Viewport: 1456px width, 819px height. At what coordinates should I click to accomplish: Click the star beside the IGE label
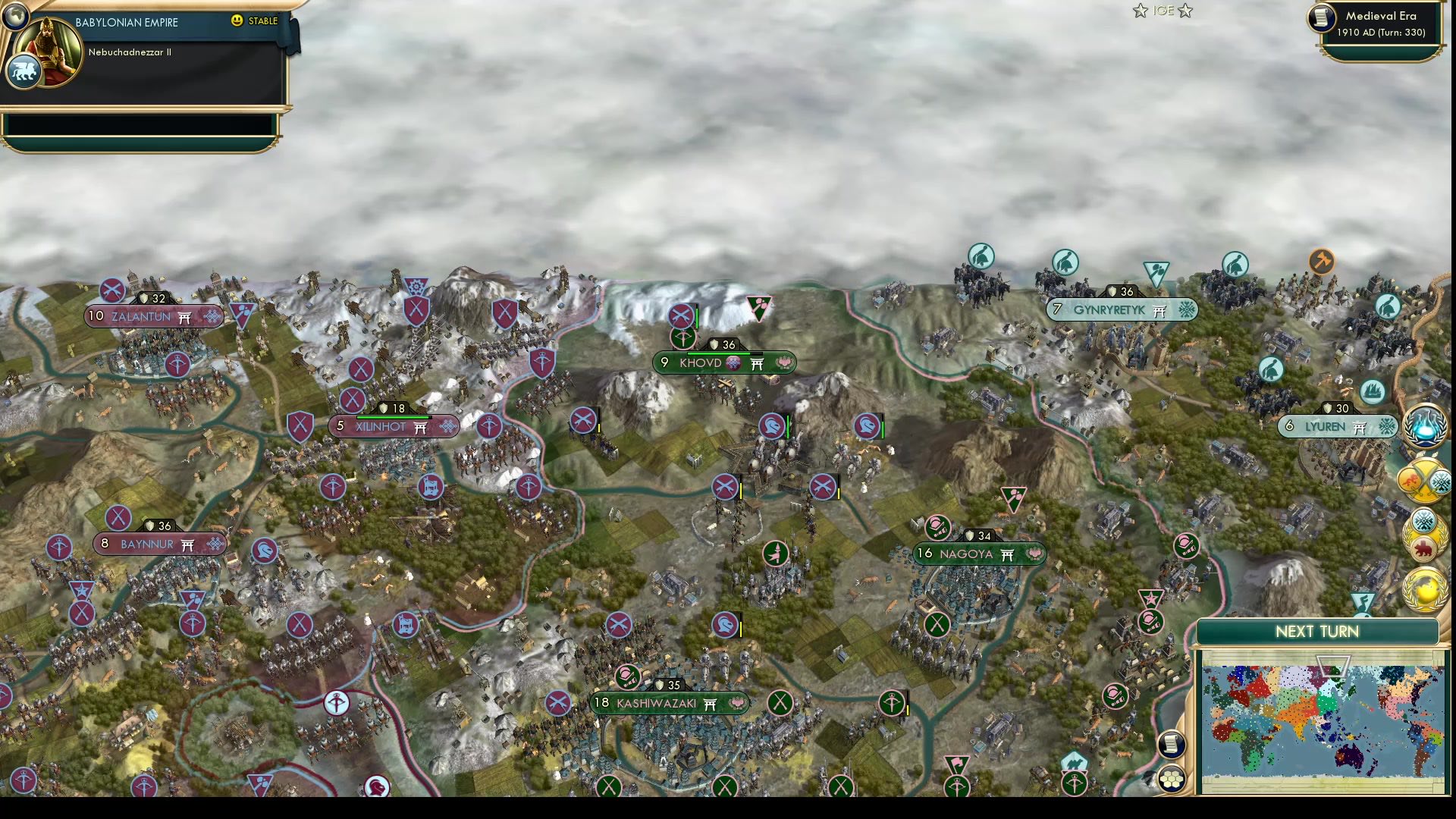pyautogui.click(x=1140, y=11)
